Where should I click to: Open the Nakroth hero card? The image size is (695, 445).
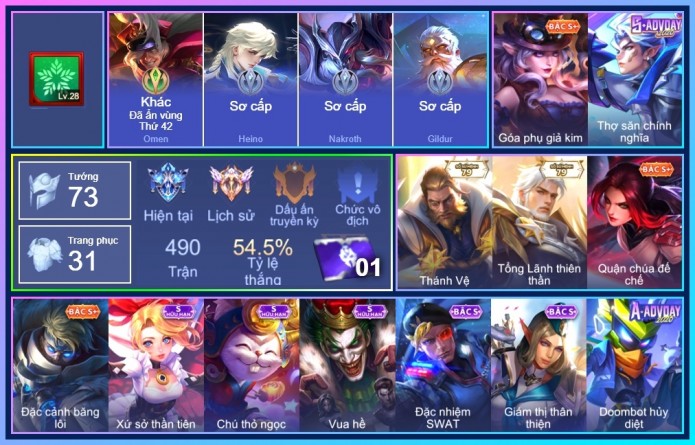[345, 80]
